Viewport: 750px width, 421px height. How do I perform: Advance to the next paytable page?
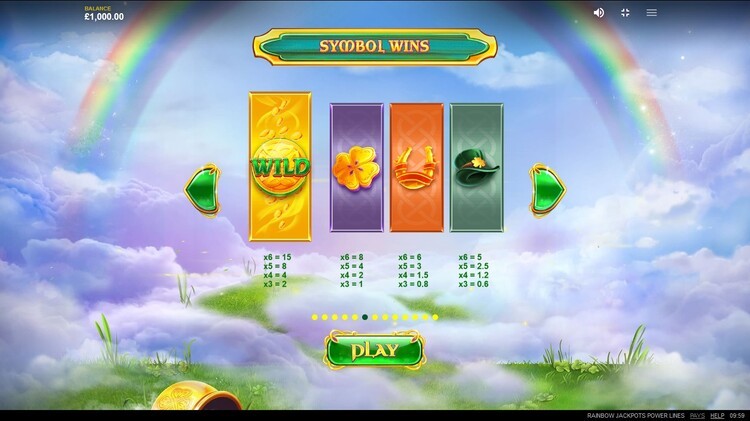[547, 188]
